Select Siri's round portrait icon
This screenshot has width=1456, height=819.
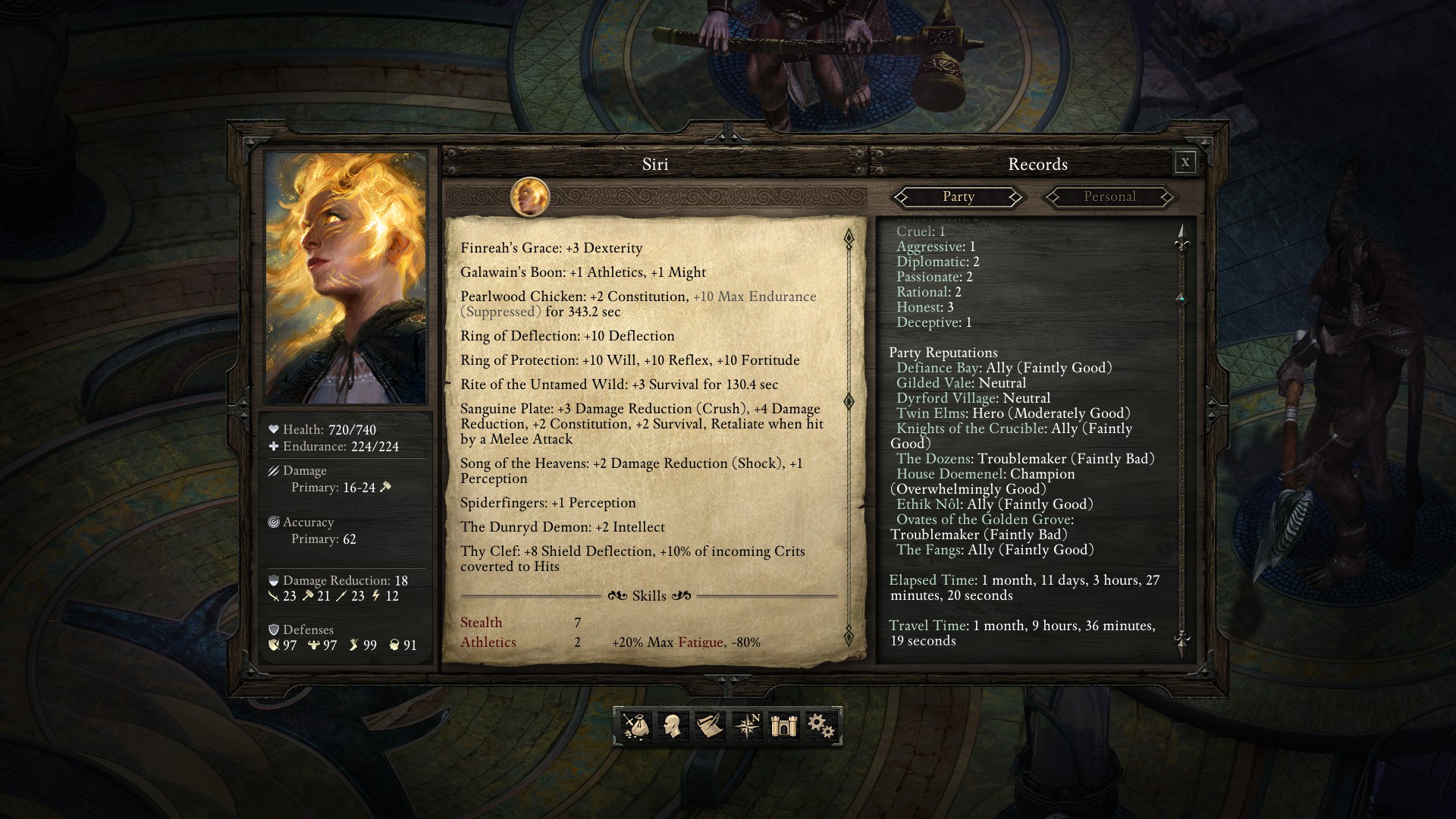point(529,197)
